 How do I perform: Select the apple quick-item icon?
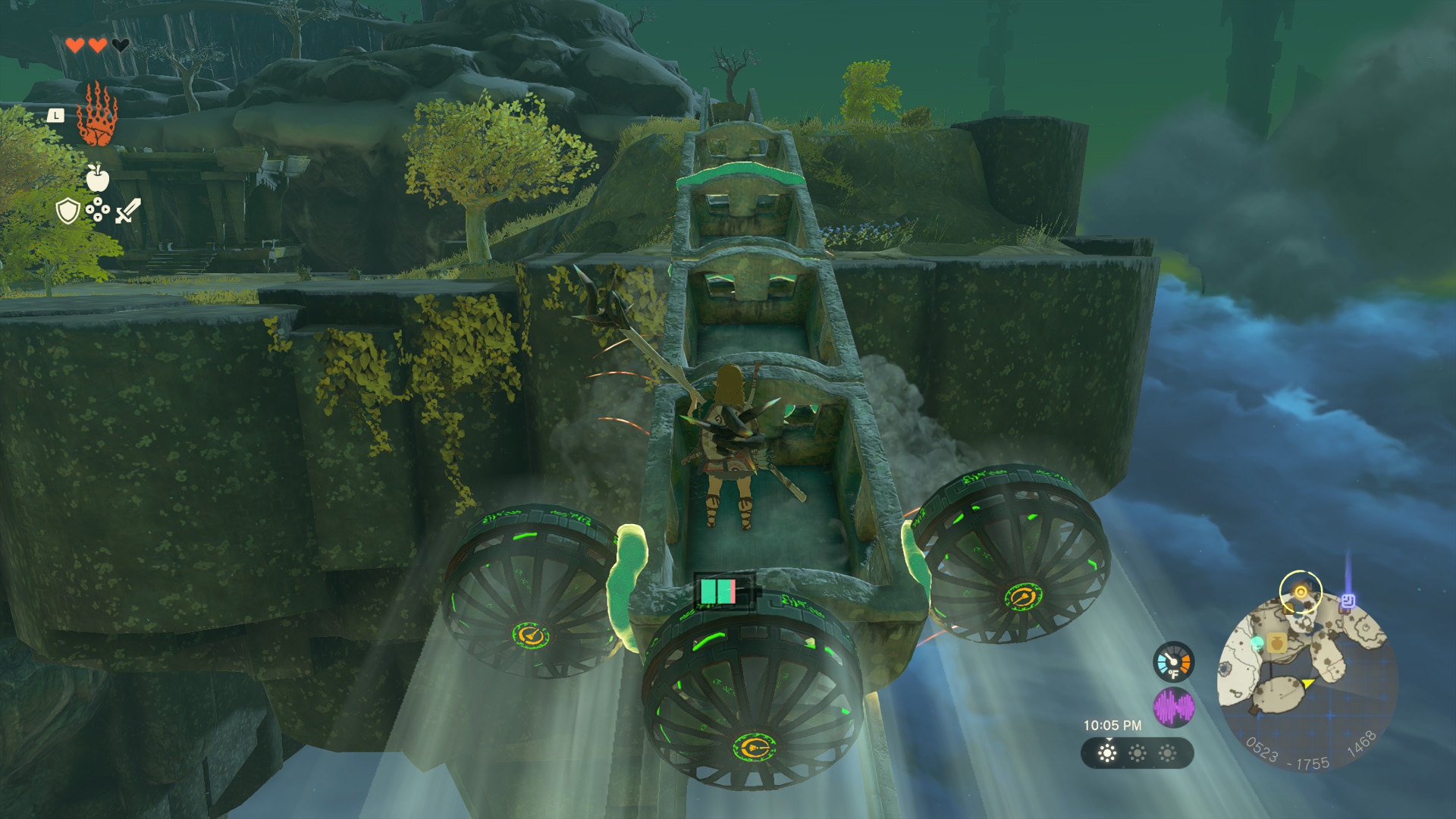click(98, 178)
